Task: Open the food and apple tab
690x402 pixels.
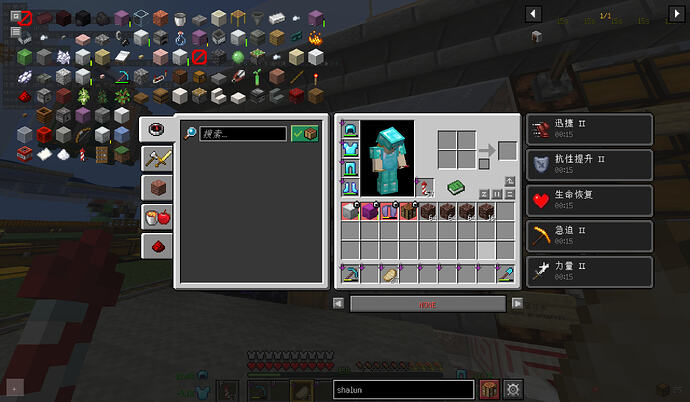Action: [155, 216]
